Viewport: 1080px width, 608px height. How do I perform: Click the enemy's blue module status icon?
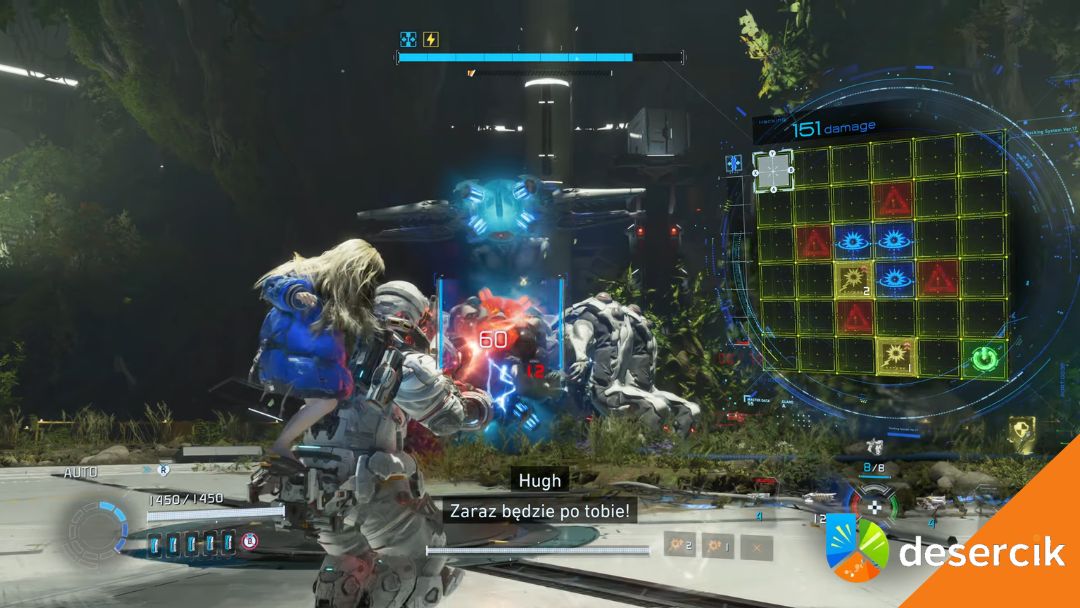click(408, 40)
